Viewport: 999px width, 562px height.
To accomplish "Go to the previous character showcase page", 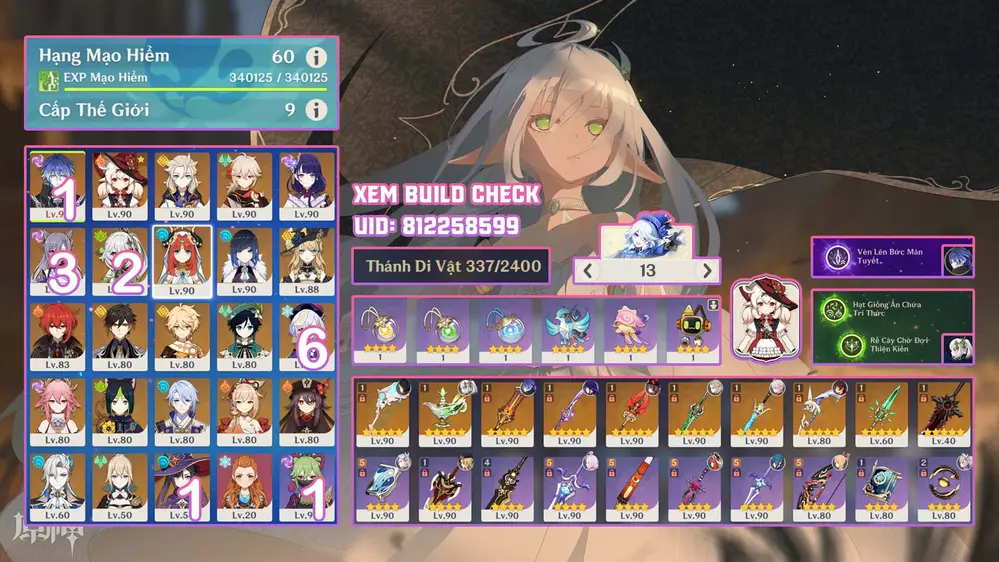I will pyautogui.click(x=589, y=270).
